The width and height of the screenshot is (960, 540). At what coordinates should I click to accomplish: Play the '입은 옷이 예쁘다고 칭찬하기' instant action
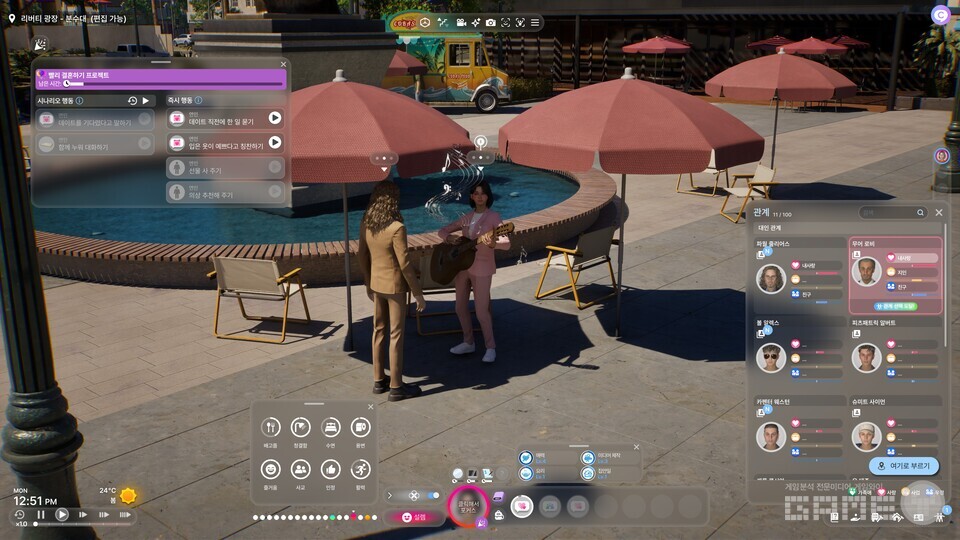click(x=274, y=143)
